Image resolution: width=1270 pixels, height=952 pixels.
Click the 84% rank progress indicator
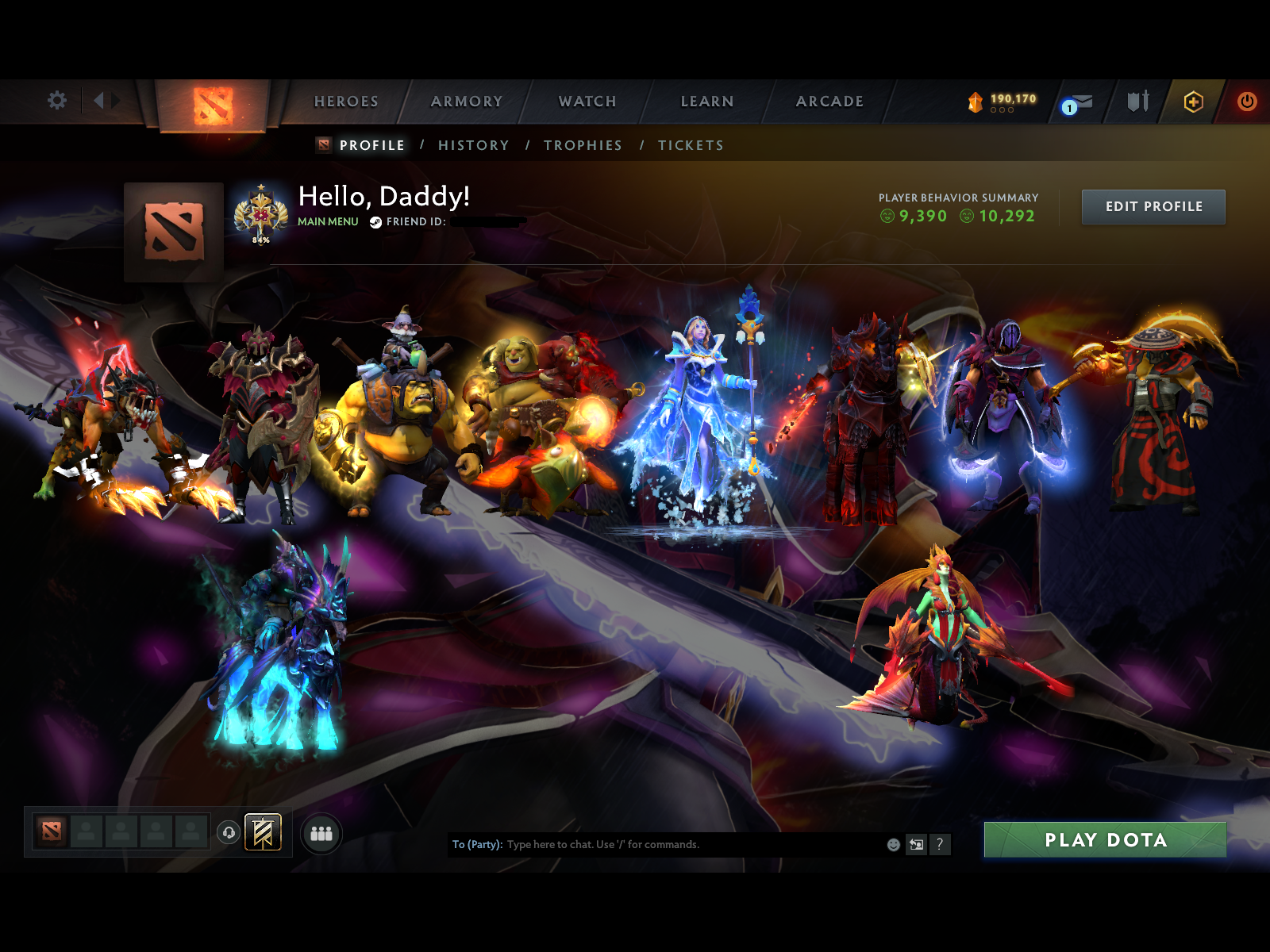(x=261, y=238)
